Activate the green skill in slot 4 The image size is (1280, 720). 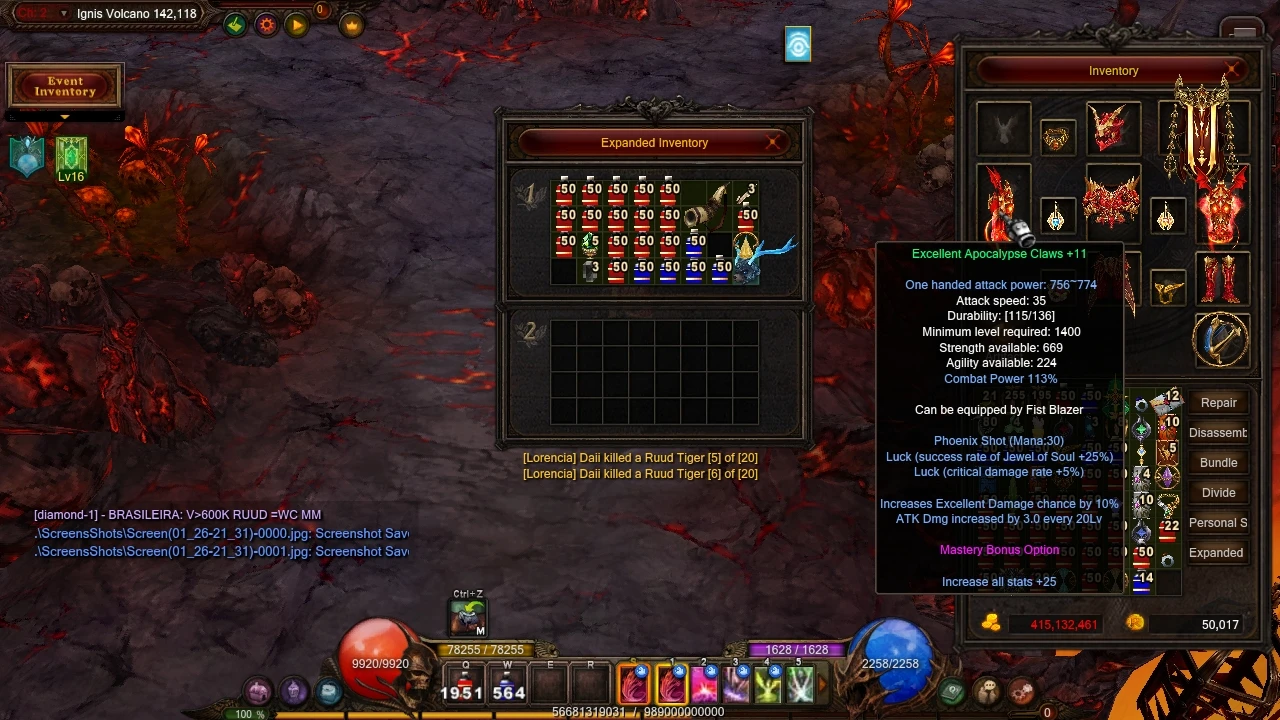tap(768, 684)
